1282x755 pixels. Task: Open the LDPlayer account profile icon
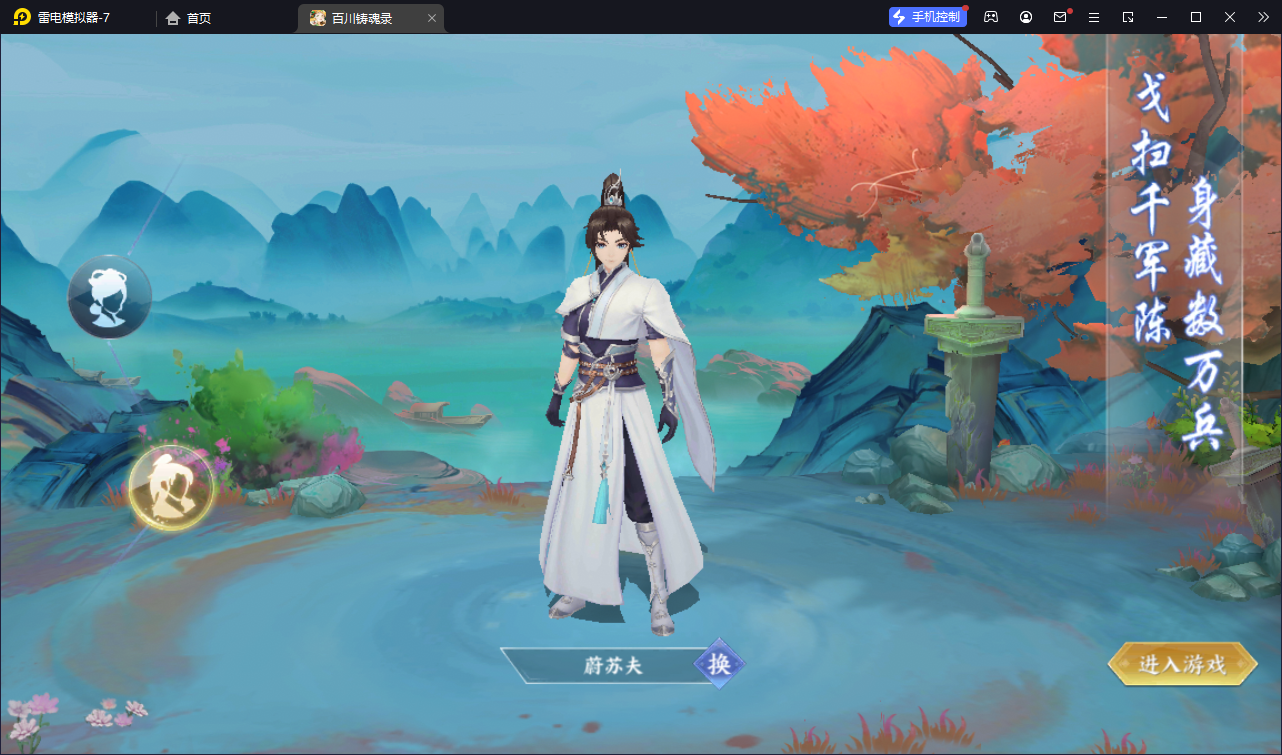coord(1025,17)
